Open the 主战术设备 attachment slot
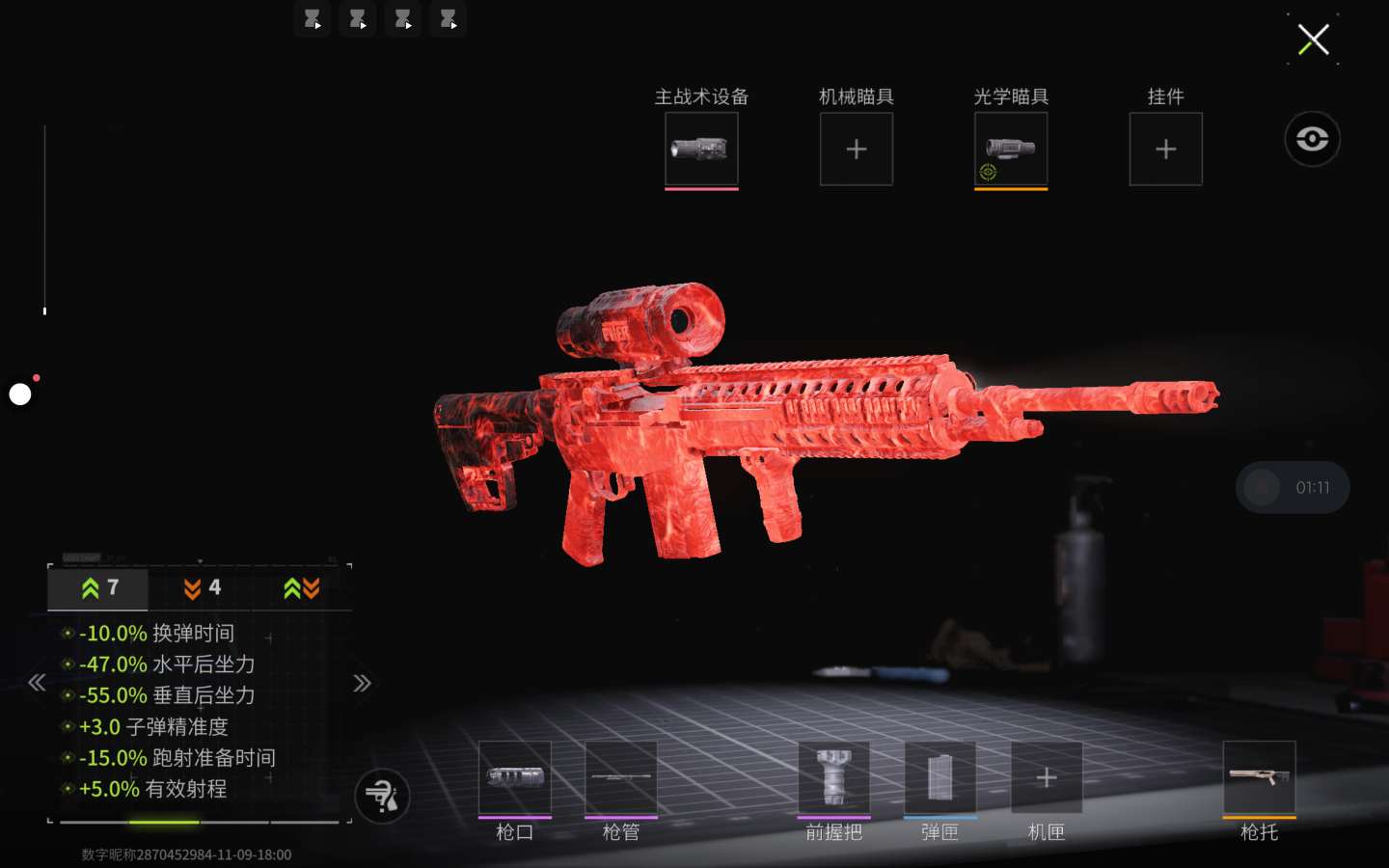The height and width of the screenshot is (868, 1389). click(701, 149)
